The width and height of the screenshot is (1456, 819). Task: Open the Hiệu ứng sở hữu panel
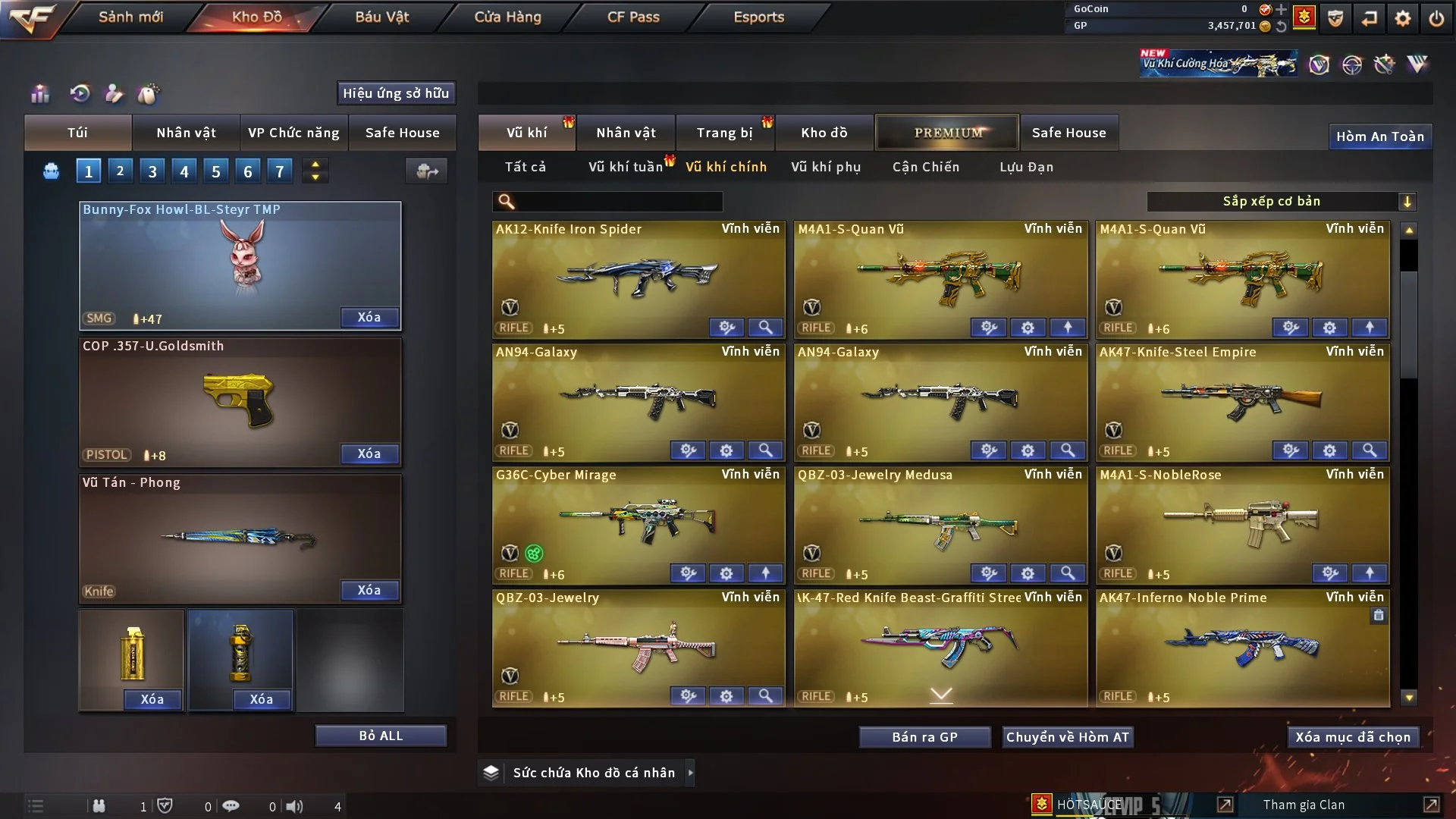(396, 93)
